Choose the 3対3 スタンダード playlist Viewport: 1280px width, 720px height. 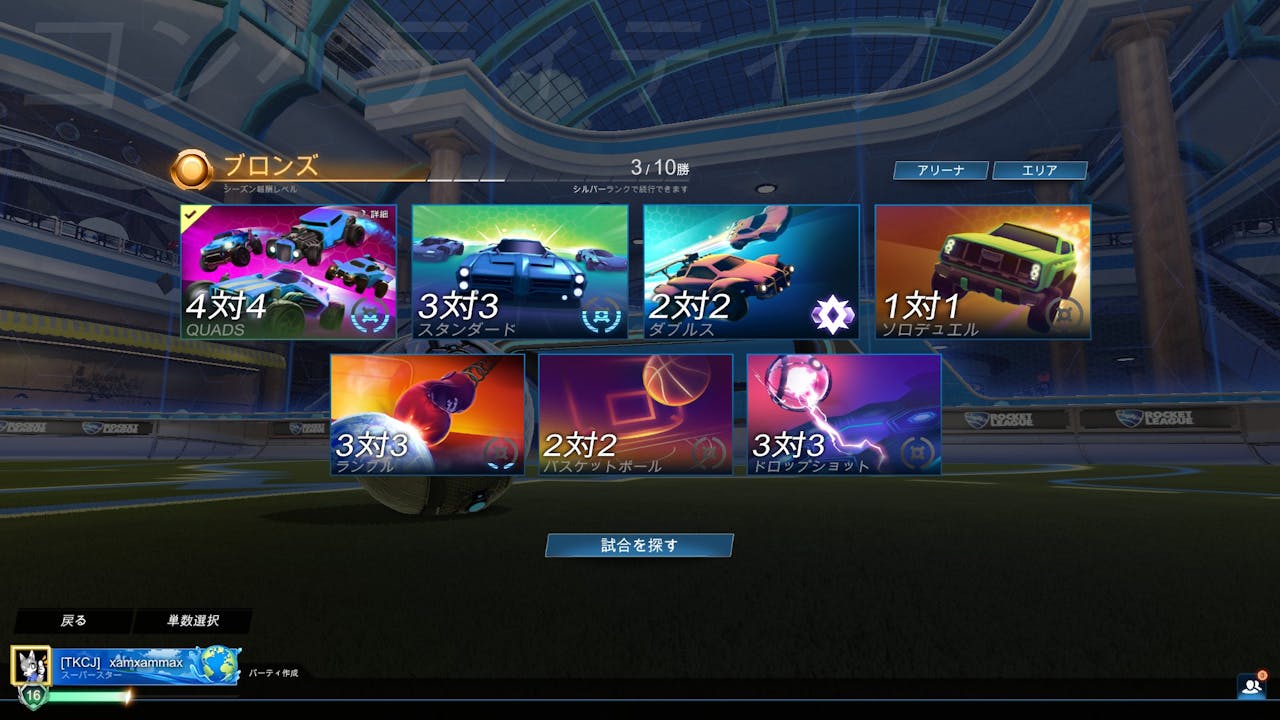[520, 272]
